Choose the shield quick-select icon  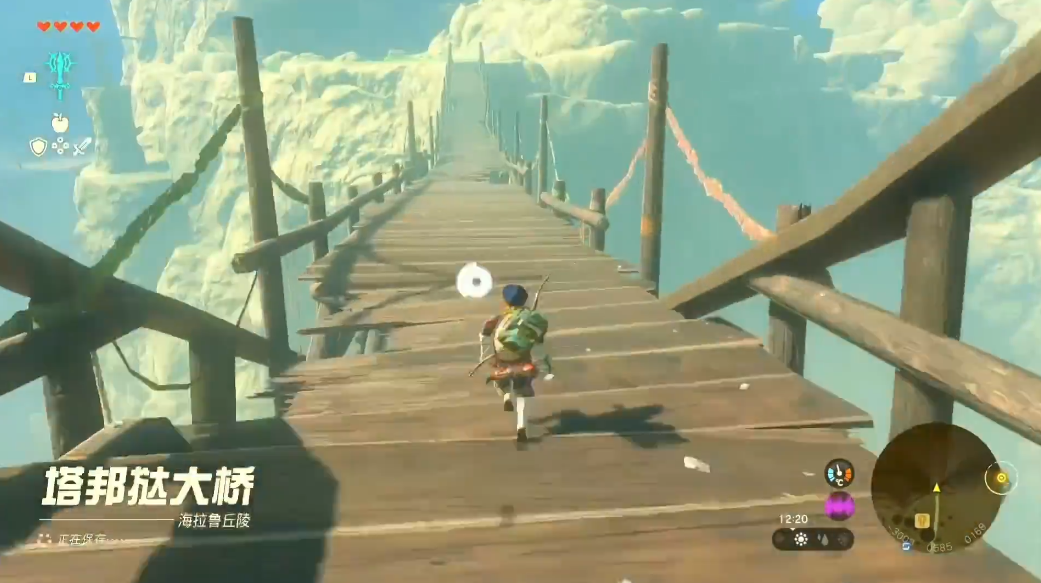(38, 147)
